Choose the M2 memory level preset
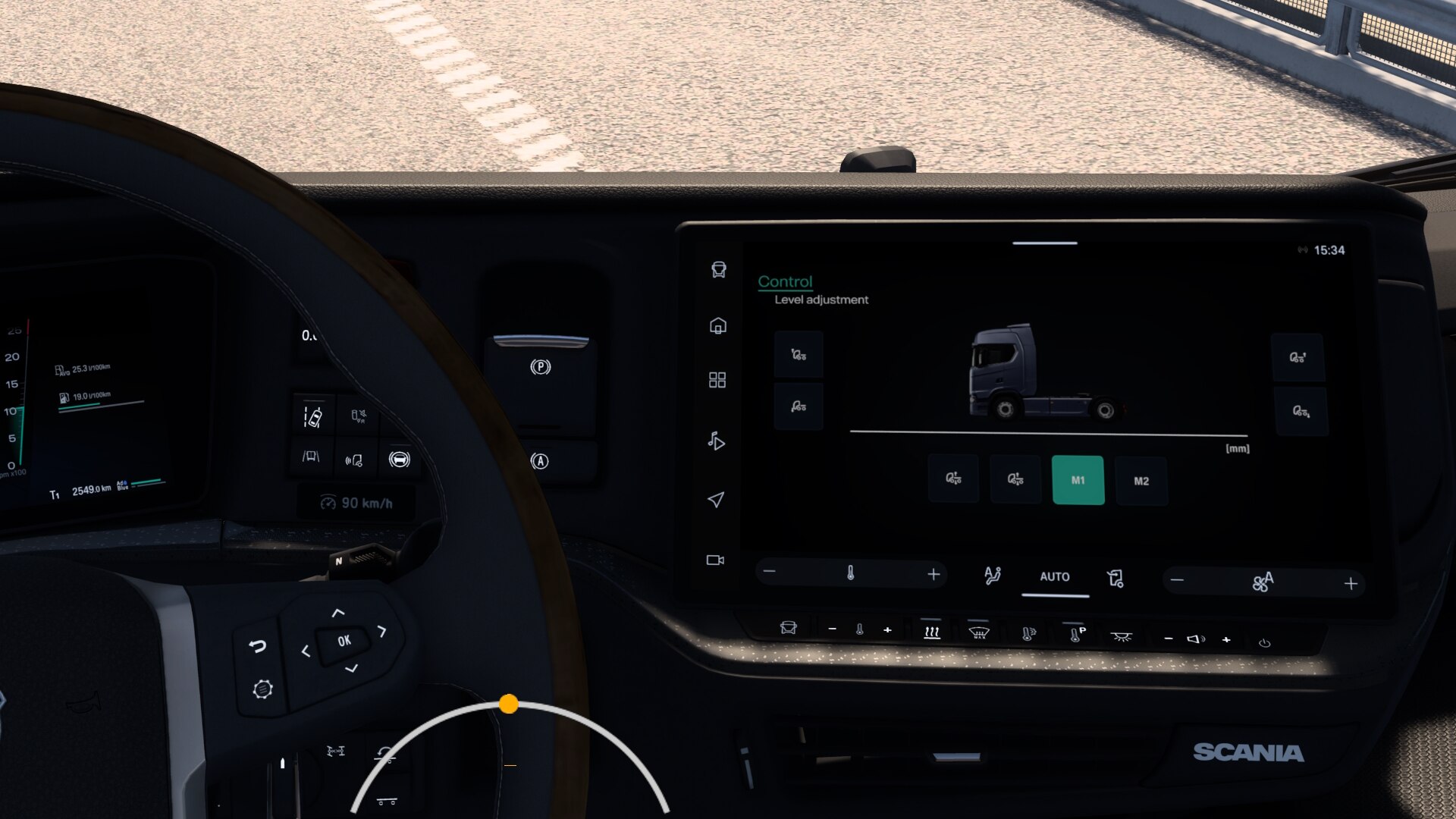Screen dimensions: 1456x819 1141,481
